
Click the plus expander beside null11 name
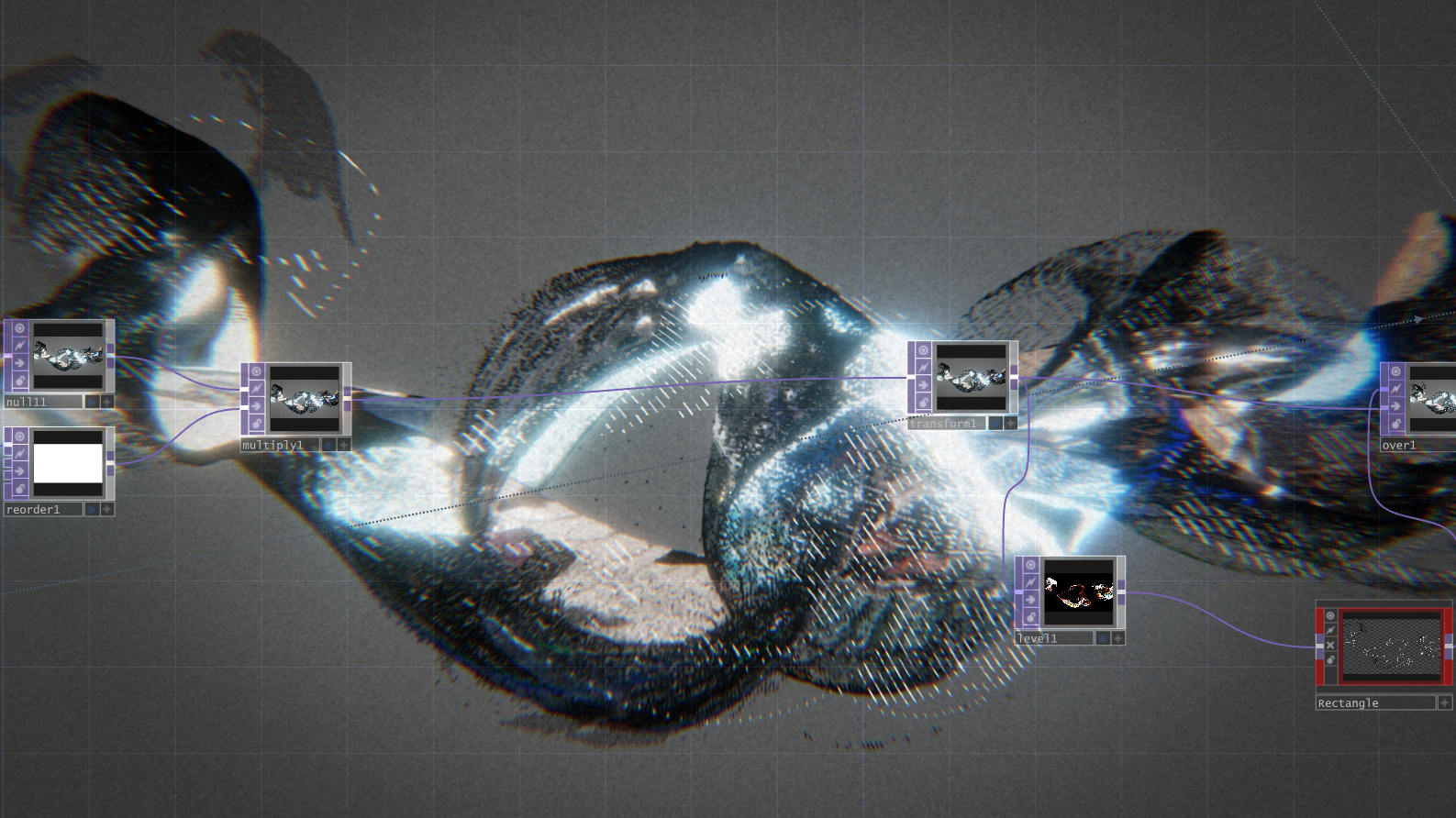(106, 402)
